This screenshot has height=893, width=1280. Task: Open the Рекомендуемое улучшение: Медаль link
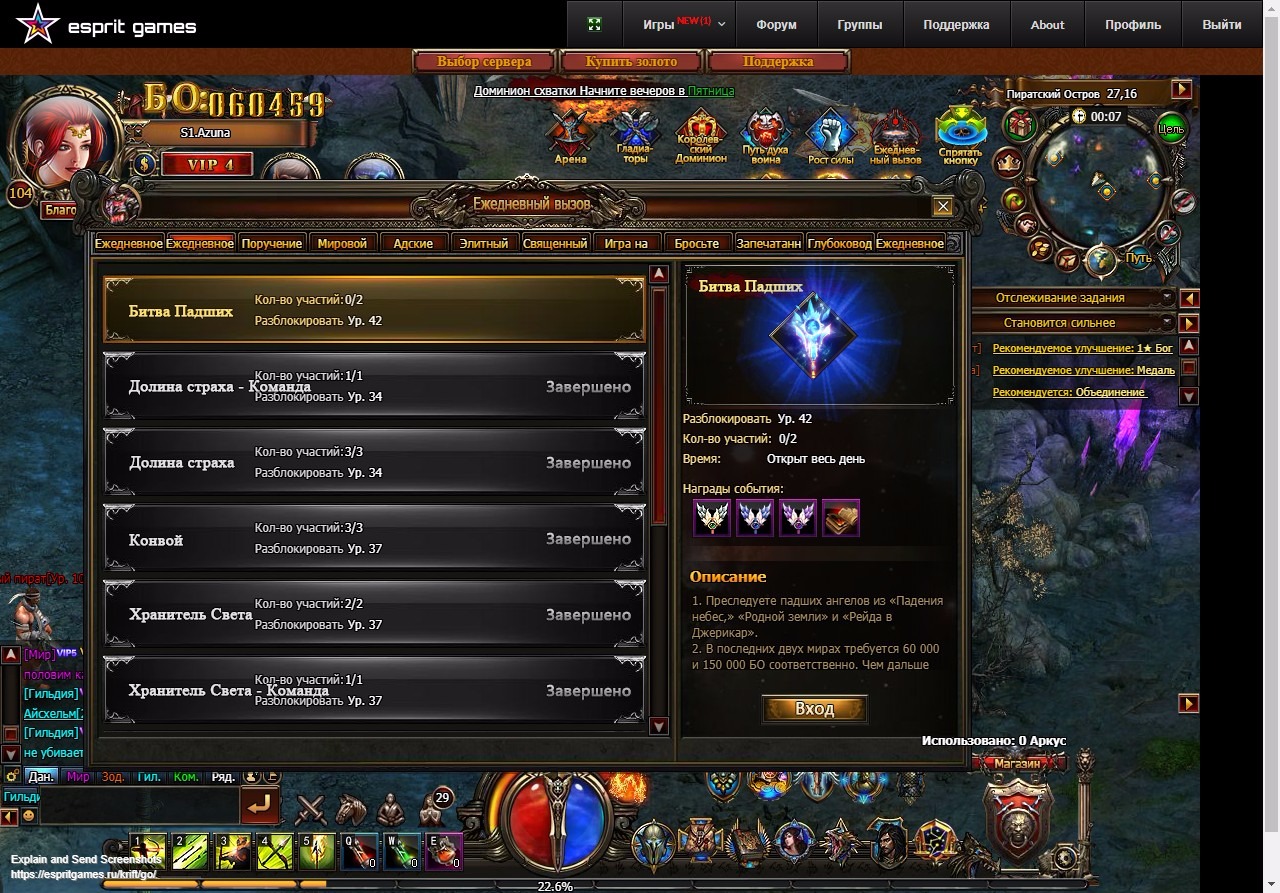1083,370
